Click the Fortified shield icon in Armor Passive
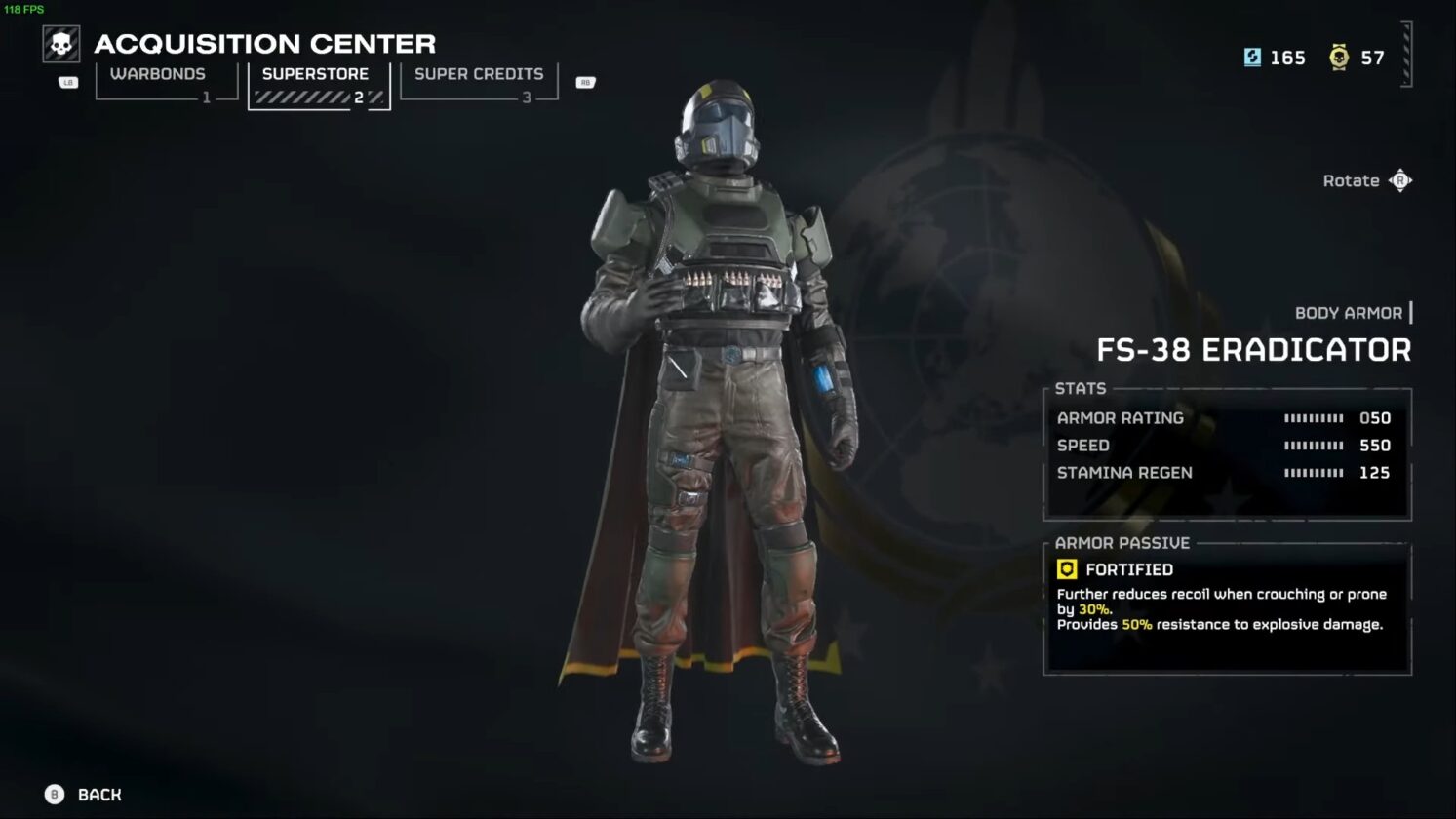 (x=1069, y=569)
